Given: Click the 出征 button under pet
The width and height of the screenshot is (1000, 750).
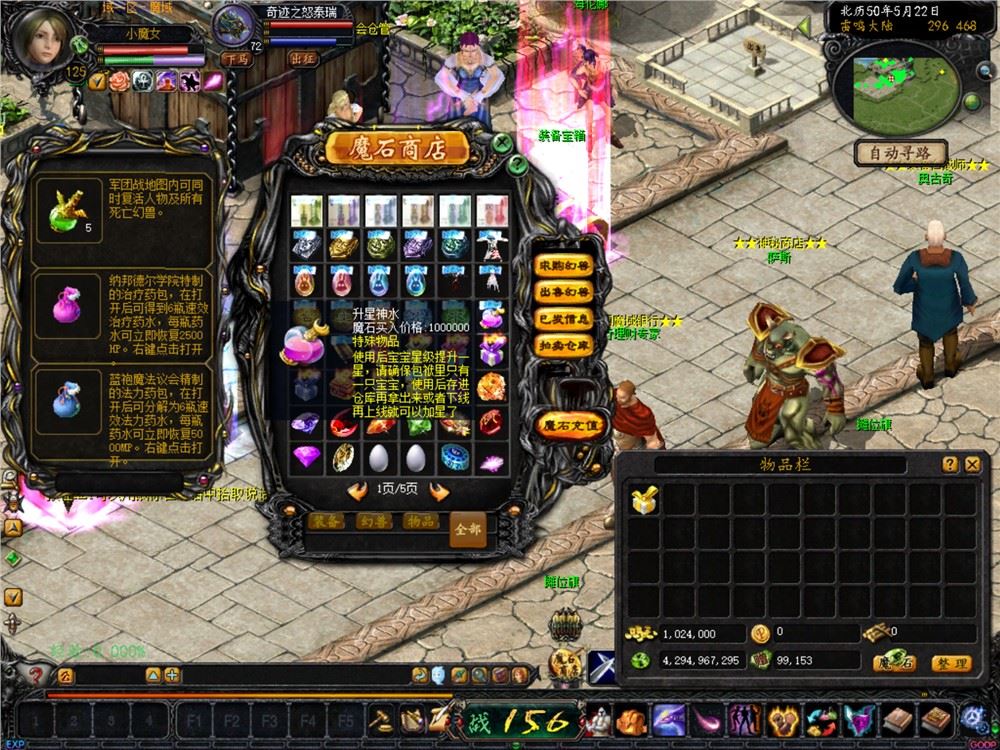Looking at the screenshot, I should [303, 59].
